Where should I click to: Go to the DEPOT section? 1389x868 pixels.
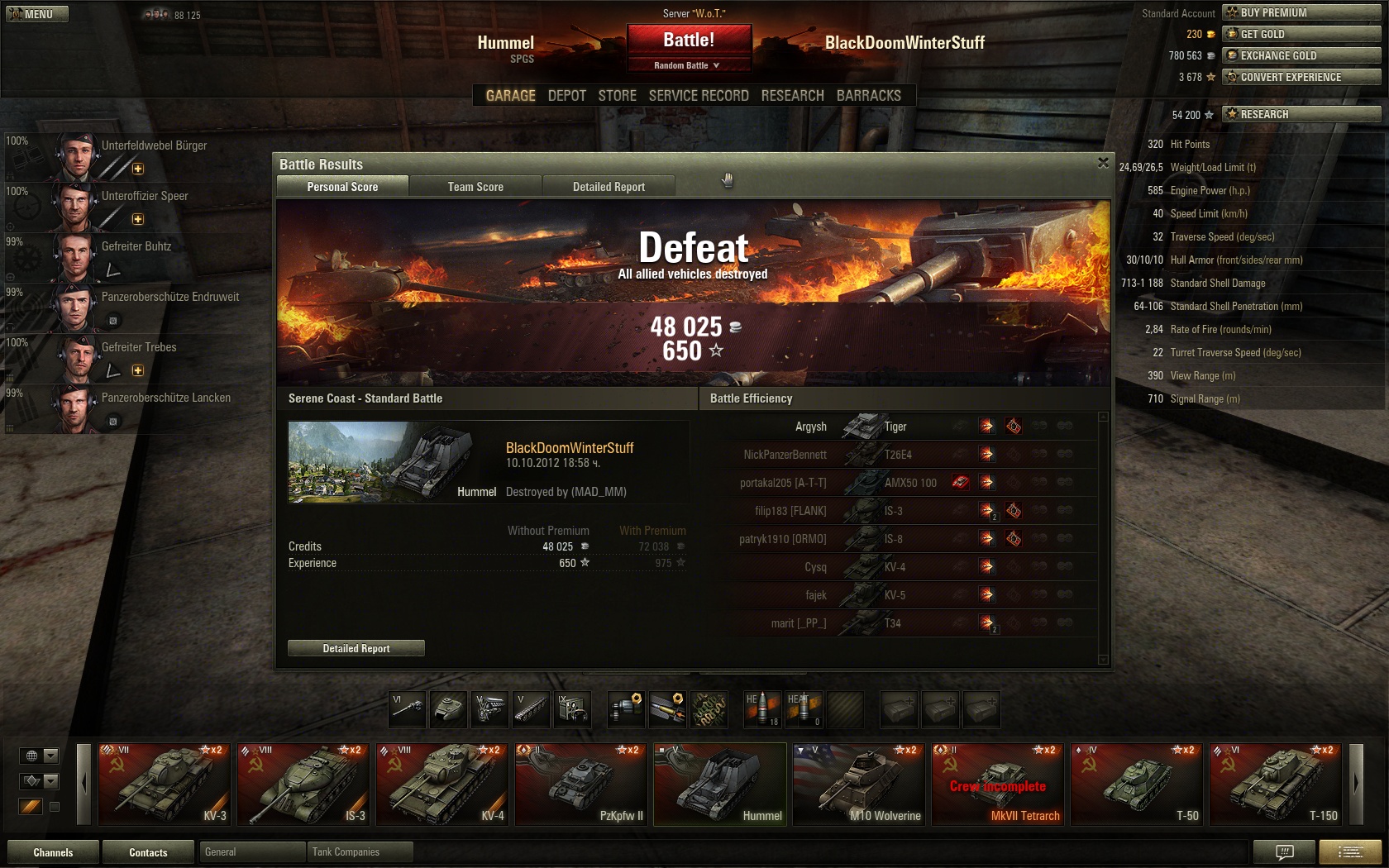tap(566, 96)
